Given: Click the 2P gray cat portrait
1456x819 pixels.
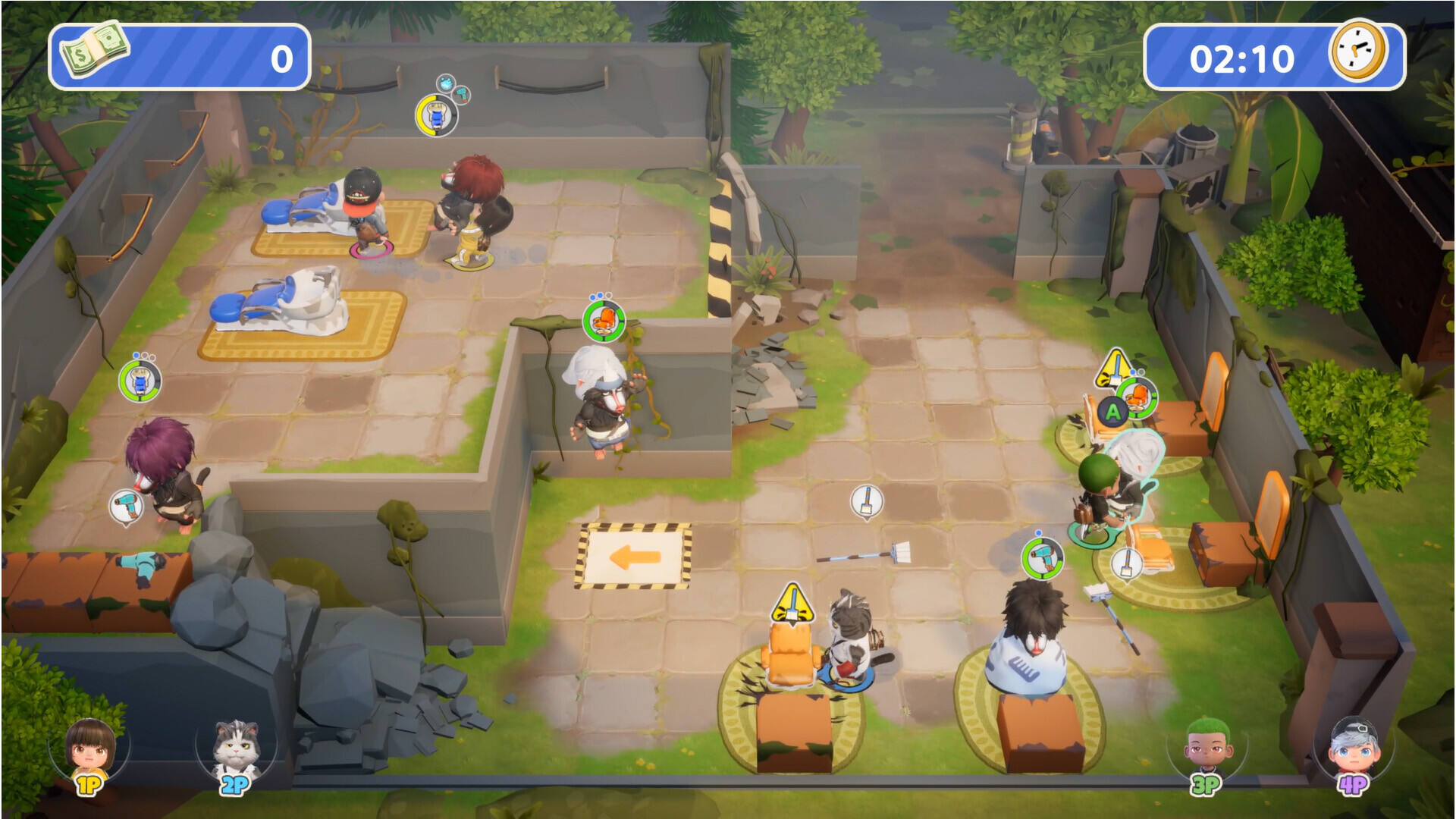Looking at the screenshot, I should coord(237,748).
